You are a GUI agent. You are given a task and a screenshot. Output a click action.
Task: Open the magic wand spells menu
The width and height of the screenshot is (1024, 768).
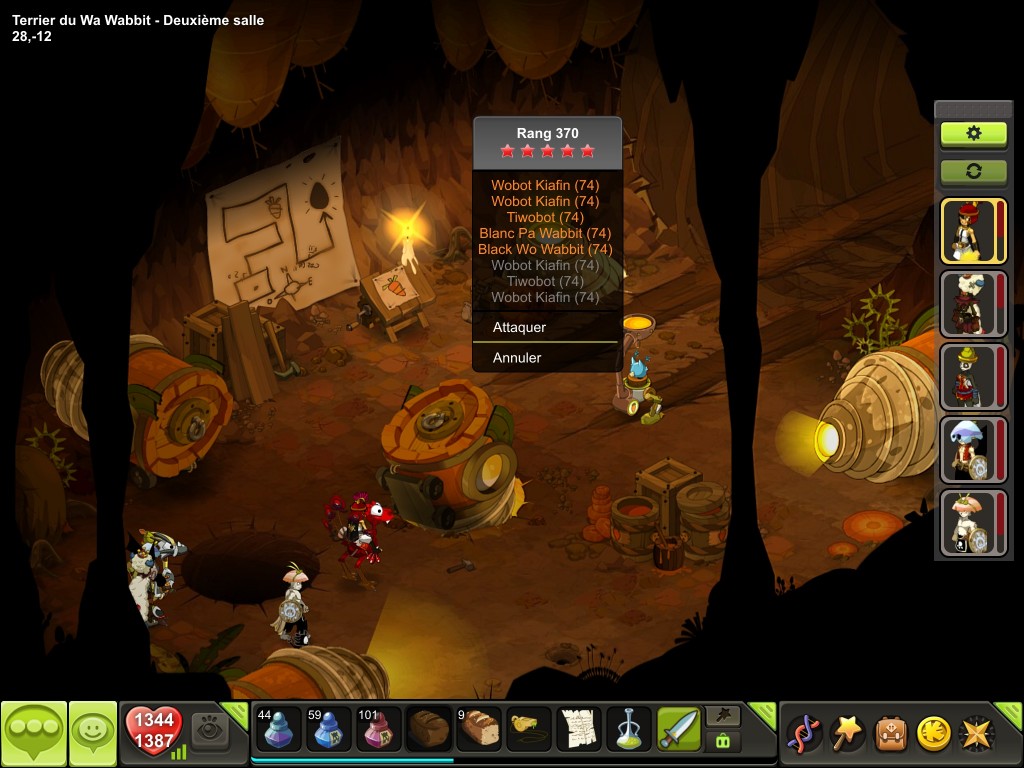pyautogui.click(x=849, y=733)
